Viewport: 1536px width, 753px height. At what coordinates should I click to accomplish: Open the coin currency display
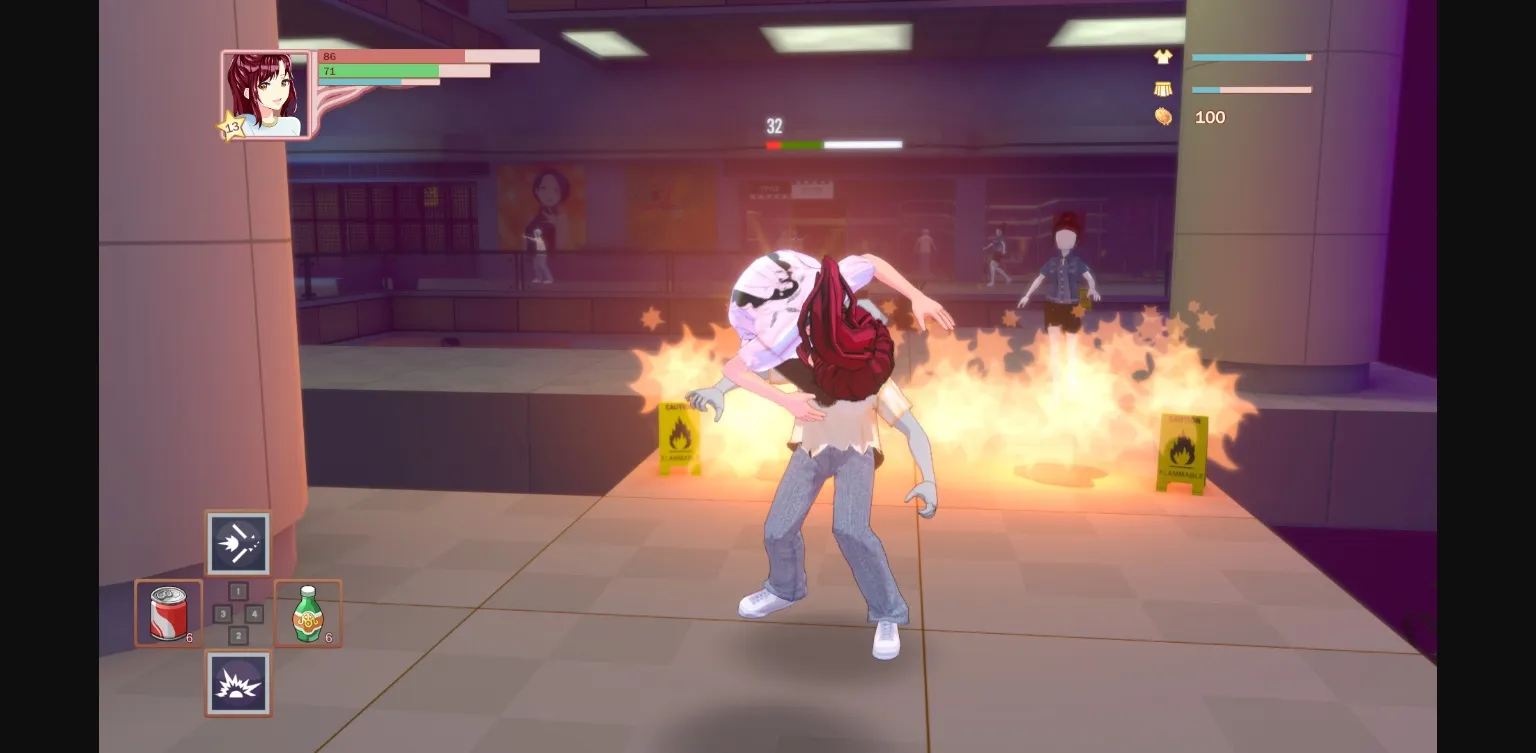click(x=1163, y=117)
